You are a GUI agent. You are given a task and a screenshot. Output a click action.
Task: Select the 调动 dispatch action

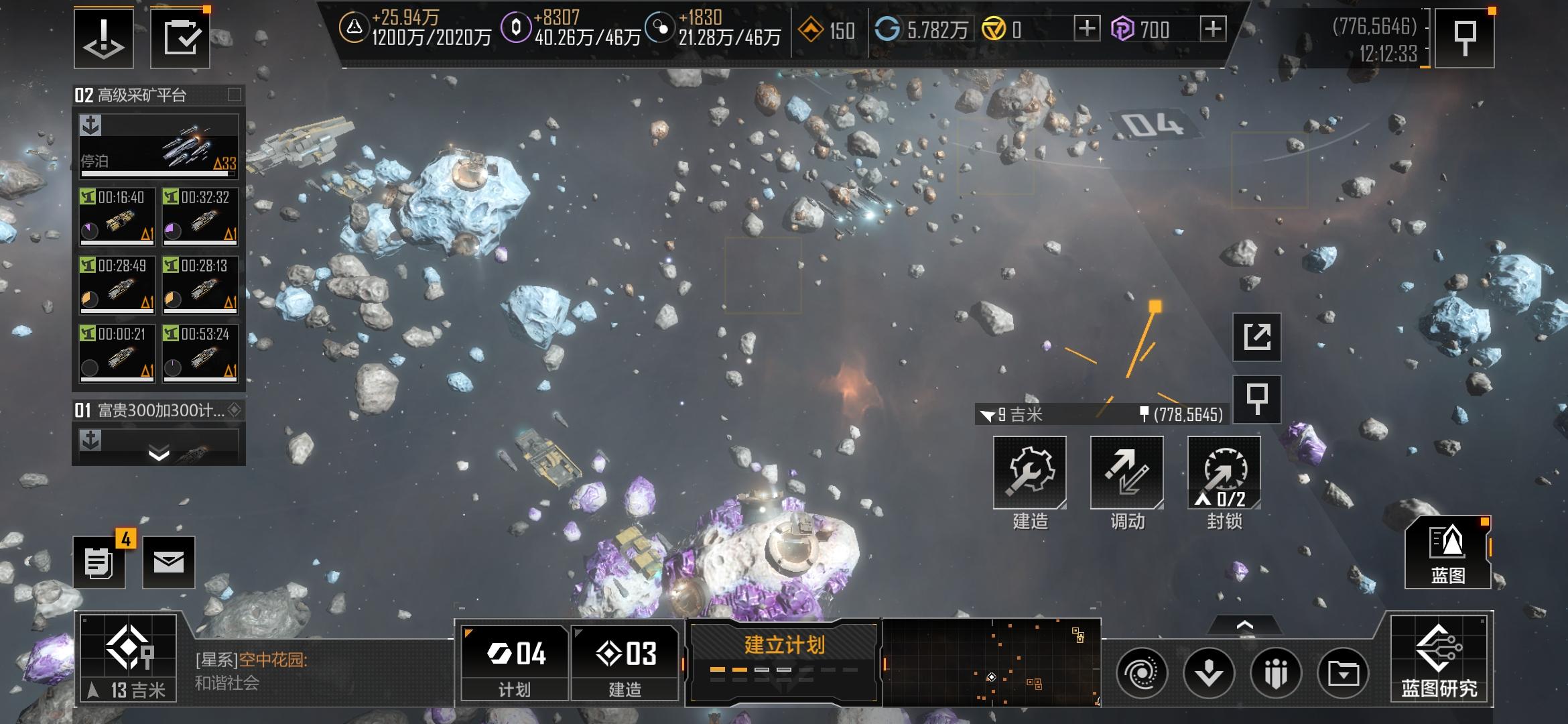pos(1126,473)
